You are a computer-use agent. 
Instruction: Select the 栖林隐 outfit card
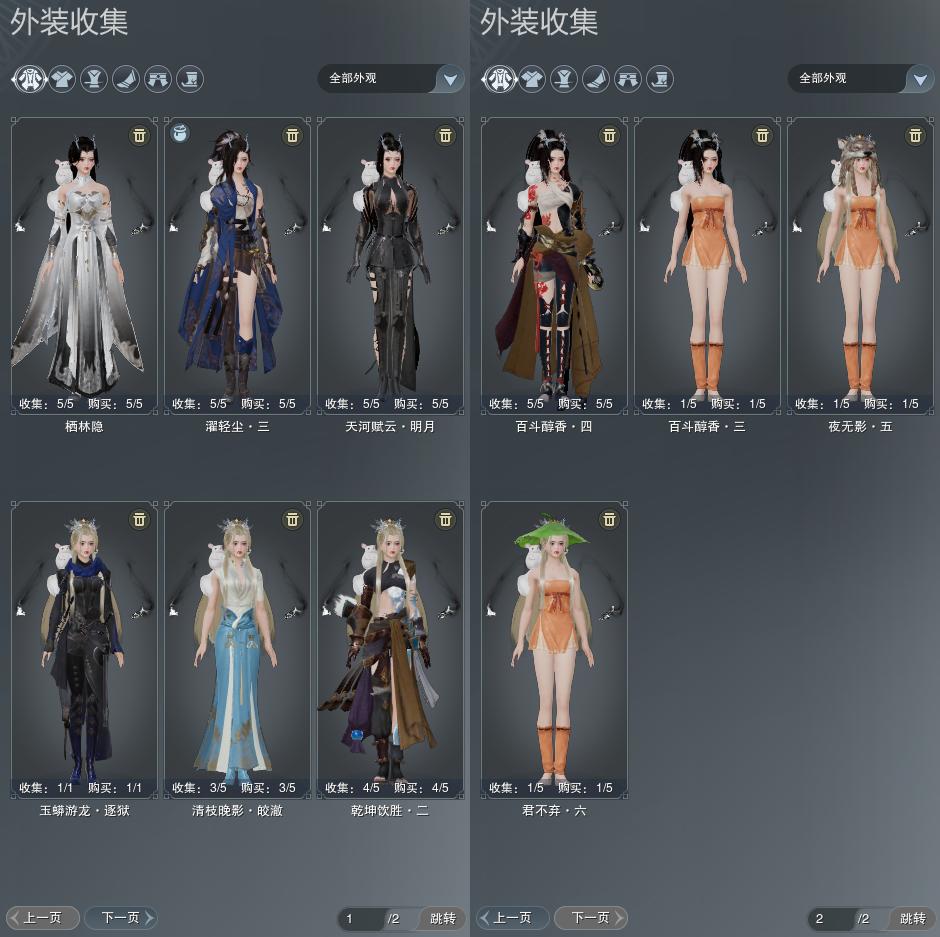pyautogui.click(x=84, y=260)
